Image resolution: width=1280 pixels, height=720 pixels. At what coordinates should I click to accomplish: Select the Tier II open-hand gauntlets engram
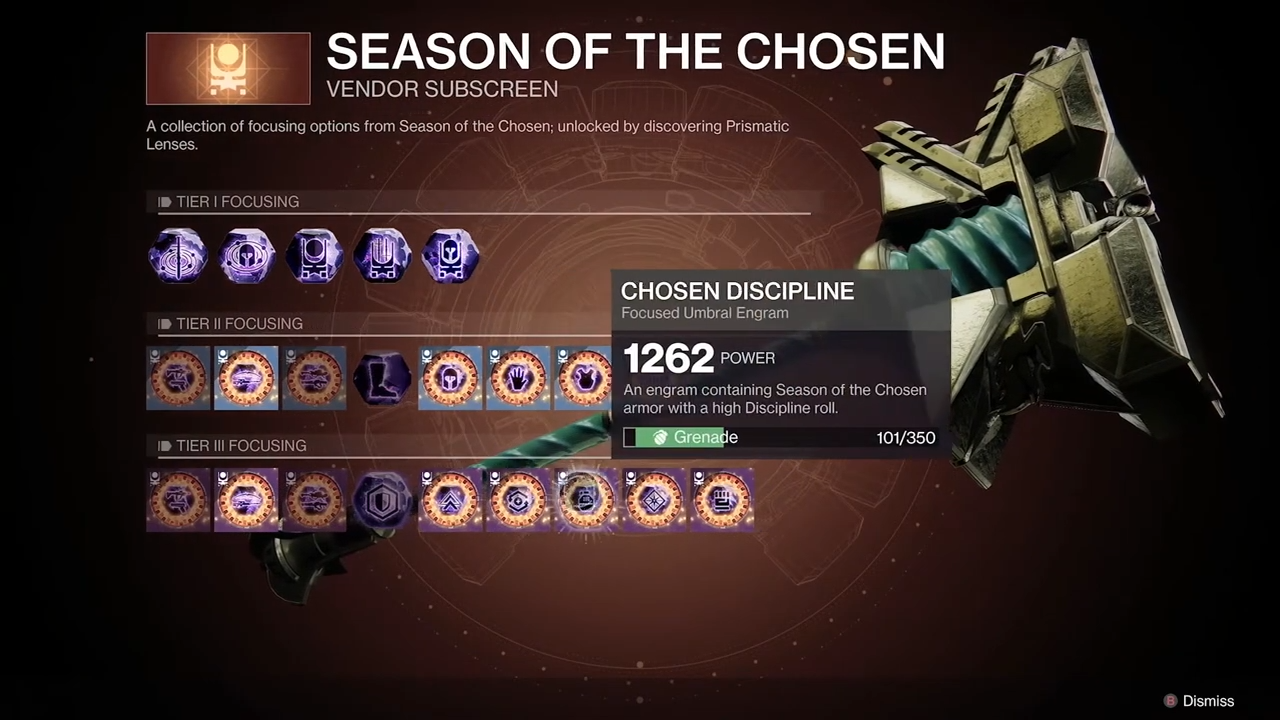pyautogui.click(x=518, y=378)
